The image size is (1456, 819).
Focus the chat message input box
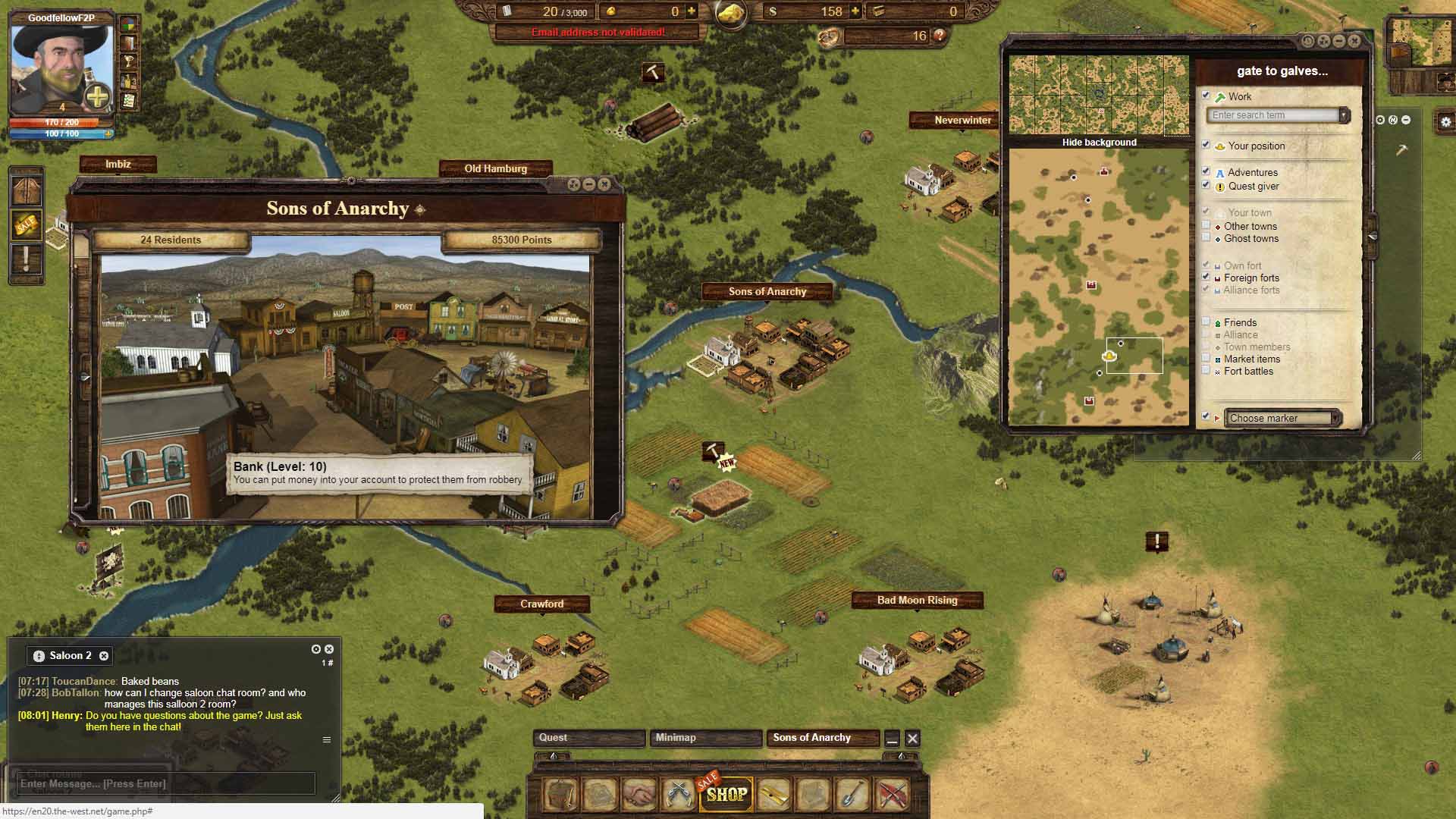click(165, 783)
